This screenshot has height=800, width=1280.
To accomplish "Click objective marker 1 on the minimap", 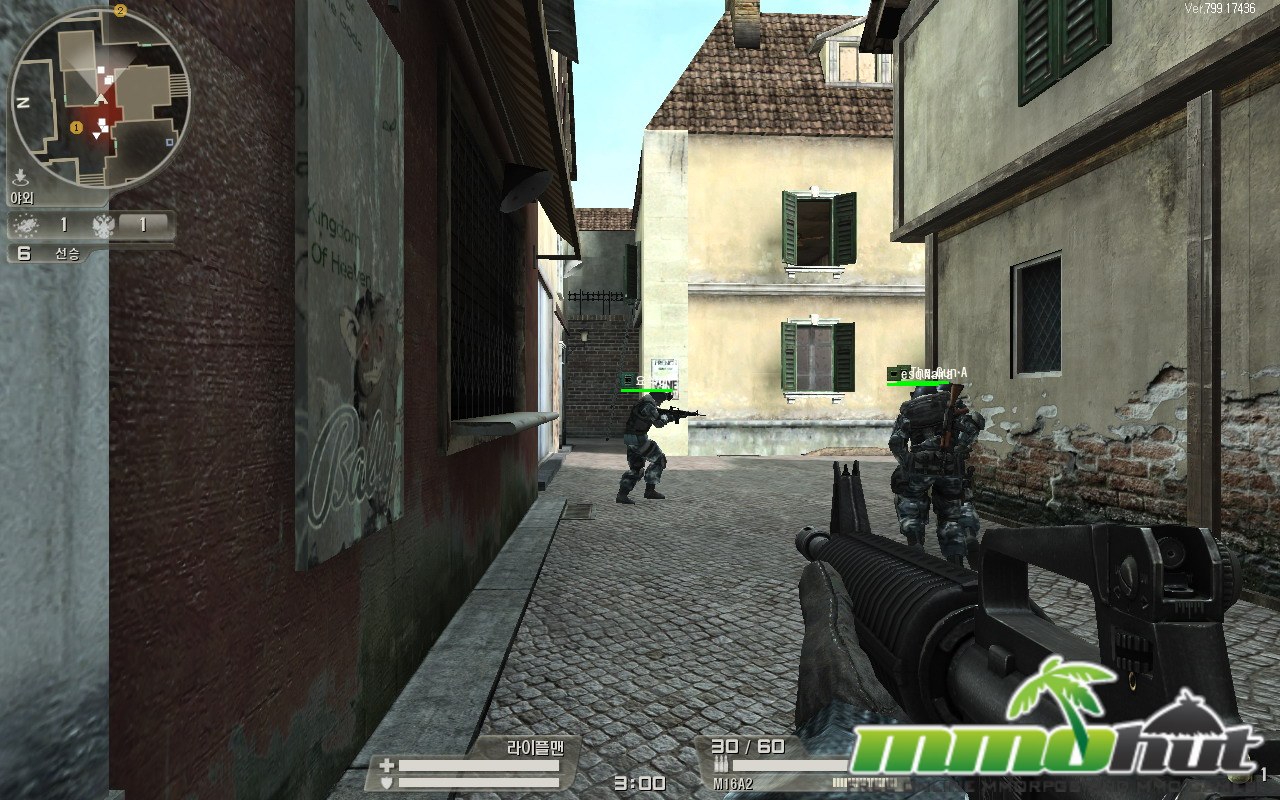I will [75, 127].
